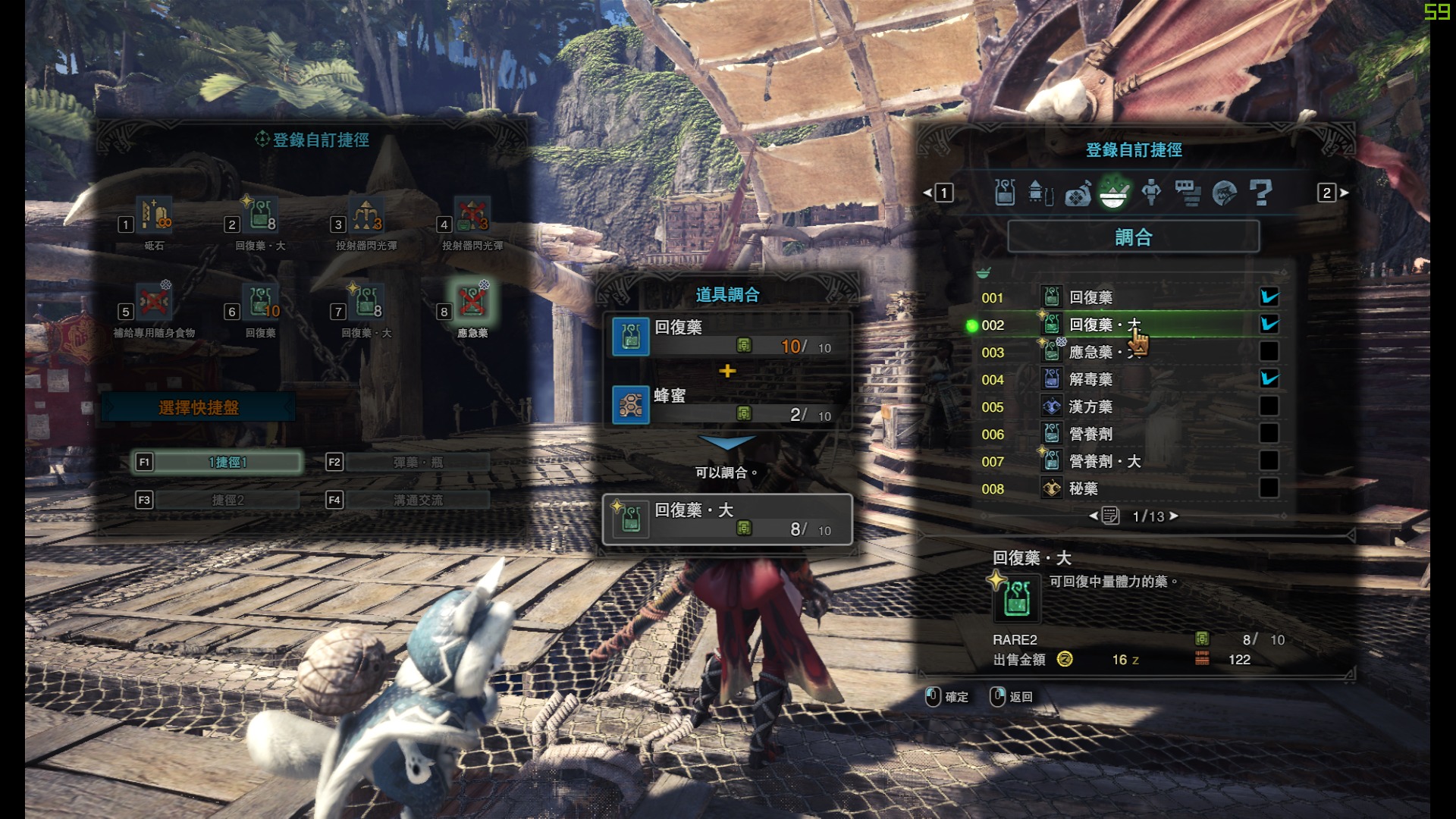
Task: Click the right arrow next to tab page 2
Action: pos(1345,193)
